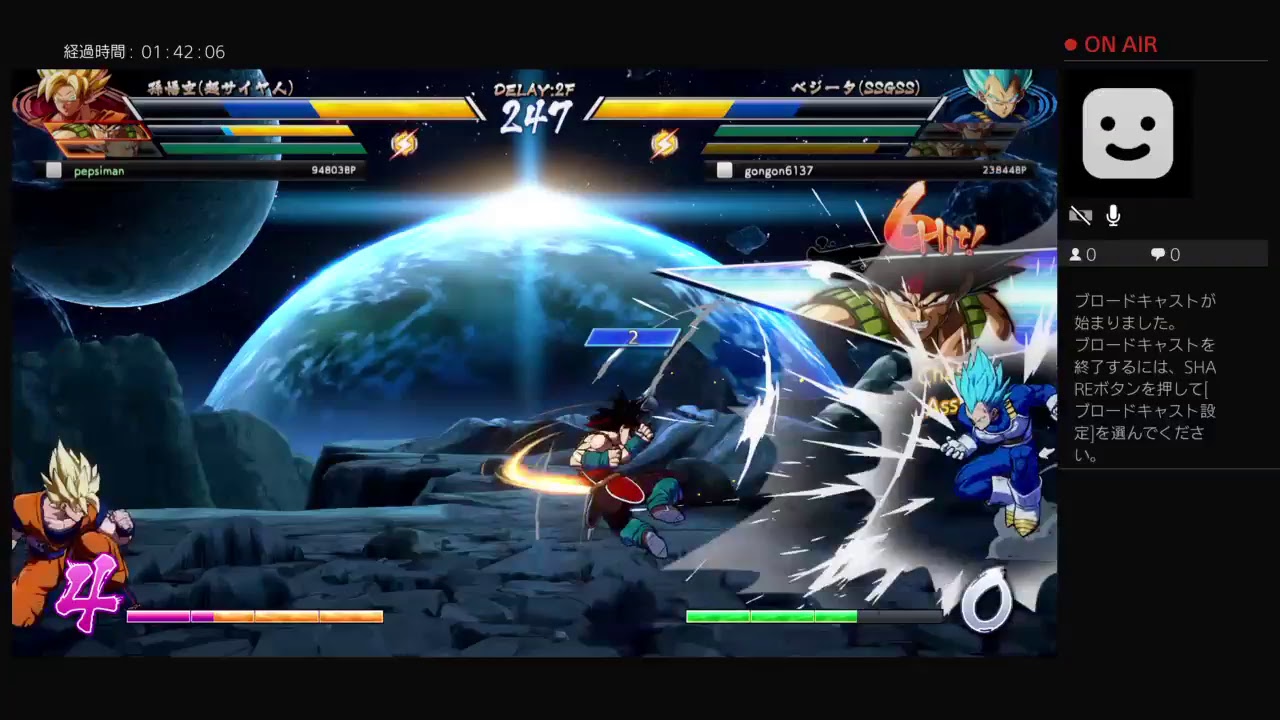Screen dimensions: 1280x720
Task: Click the left player's Sparking lightning icon
Action: tap(406, 142)
